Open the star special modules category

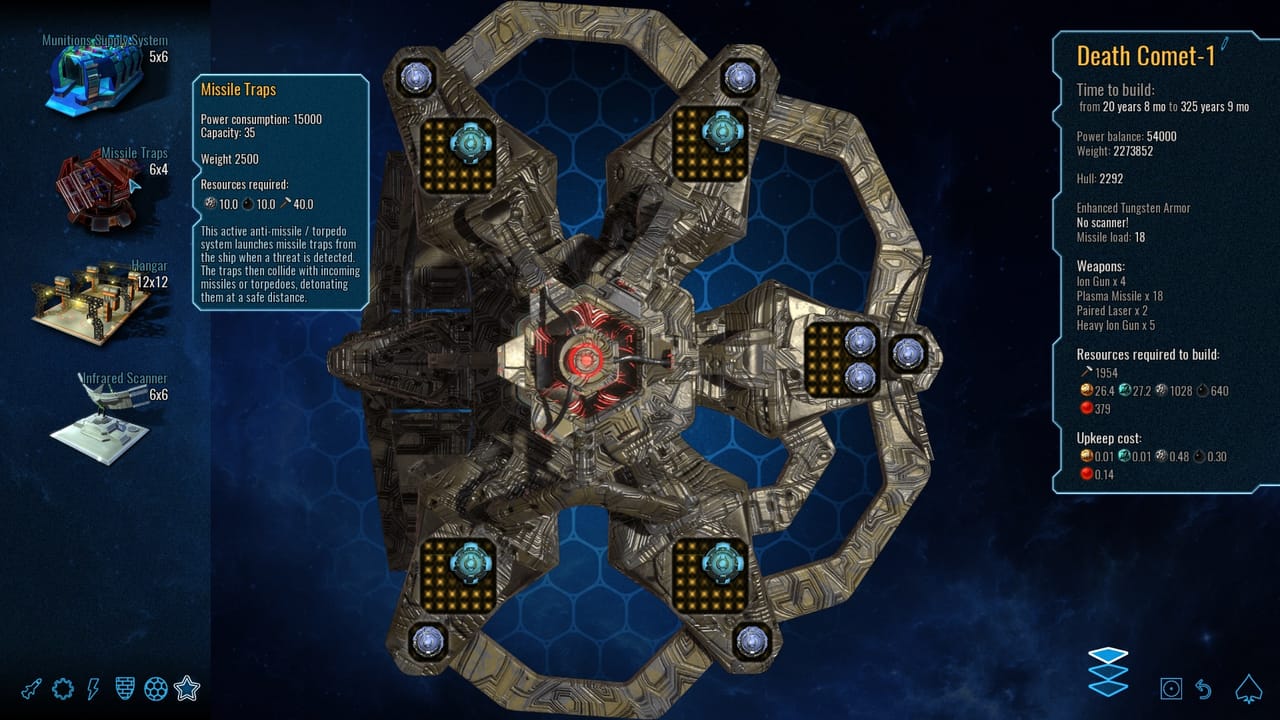tap(187, 687)
